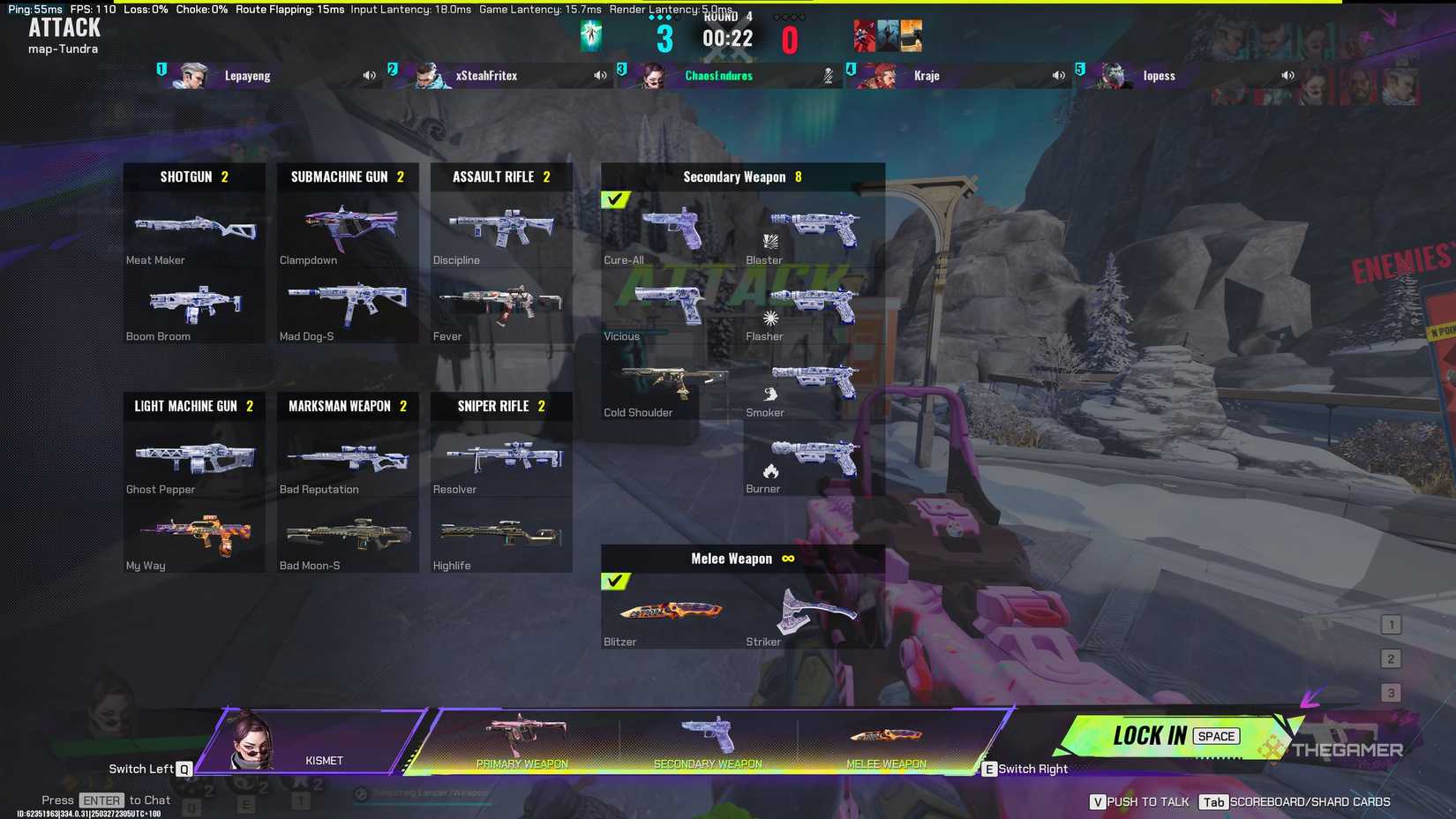Expand the Melee Weapon category panel
1456x819 pixels.
point(742,559)
